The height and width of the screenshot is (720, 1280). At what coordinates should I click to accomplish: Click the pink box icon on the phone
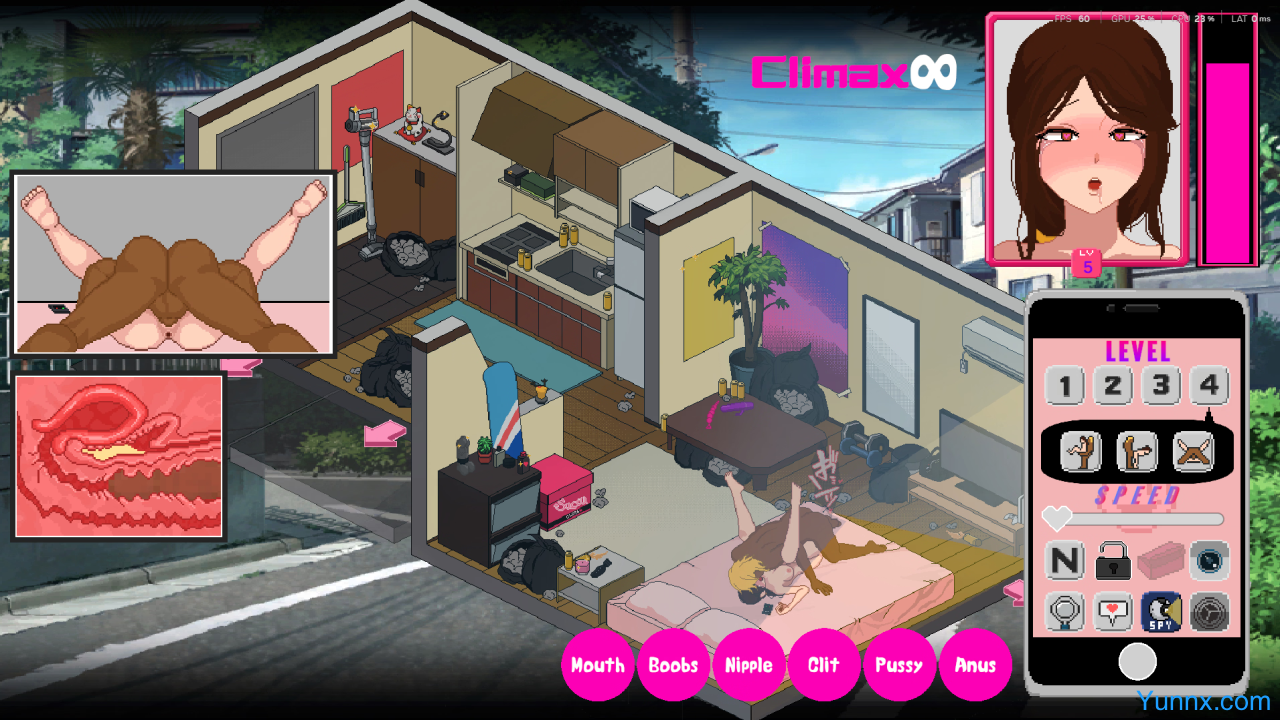pos(1161,561)
